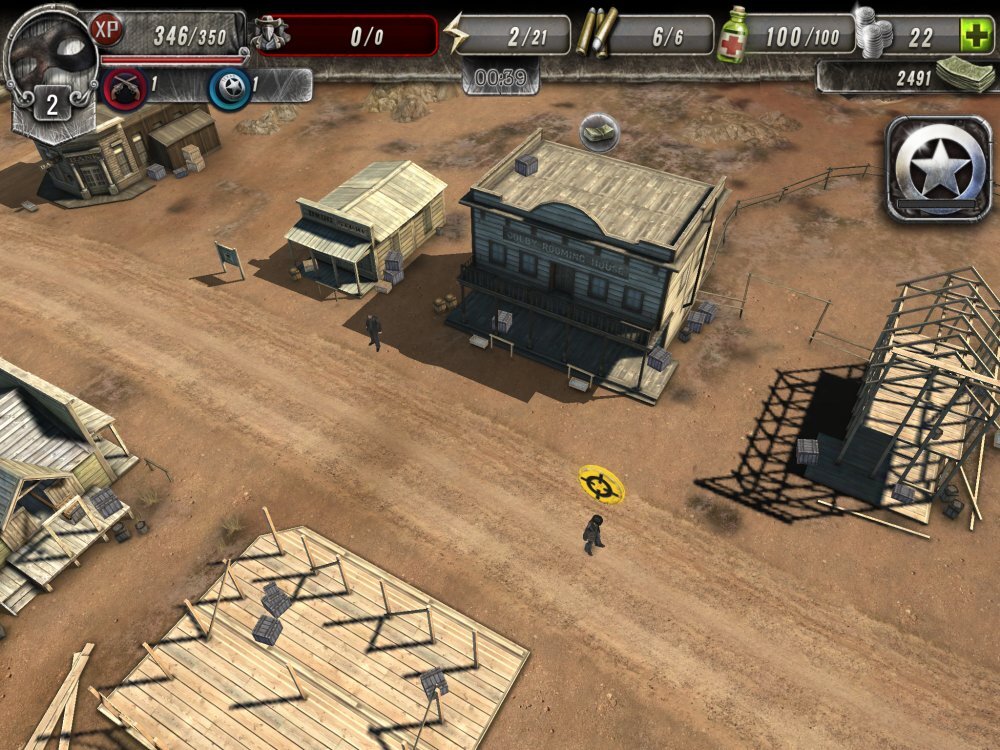
Task: Select the outlaw bandit icon
Action: coord(272,33)
